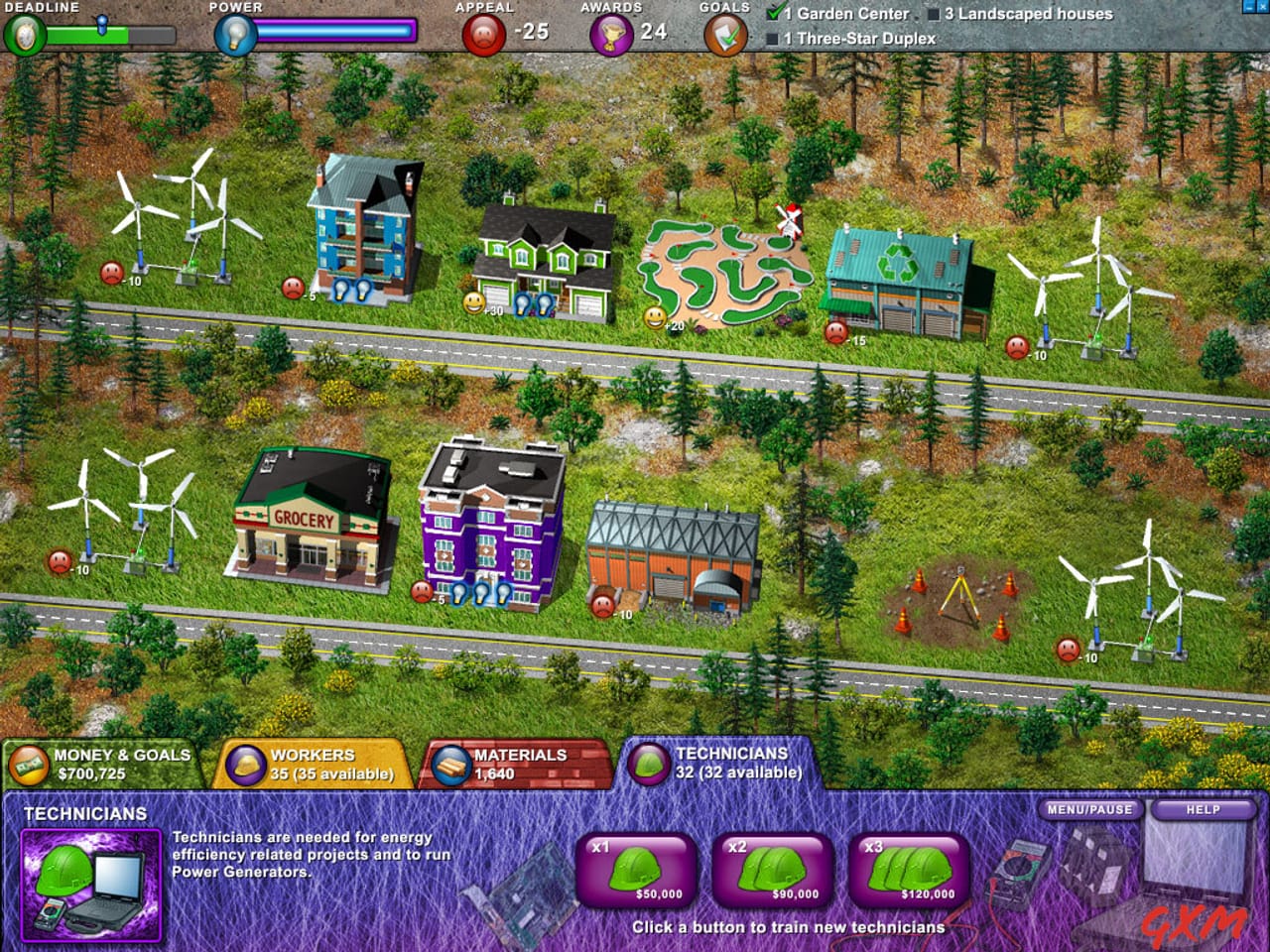Open the MENU/PAUSE screen
This screenshot has width=1270, height=952.
click(1091, 809)
